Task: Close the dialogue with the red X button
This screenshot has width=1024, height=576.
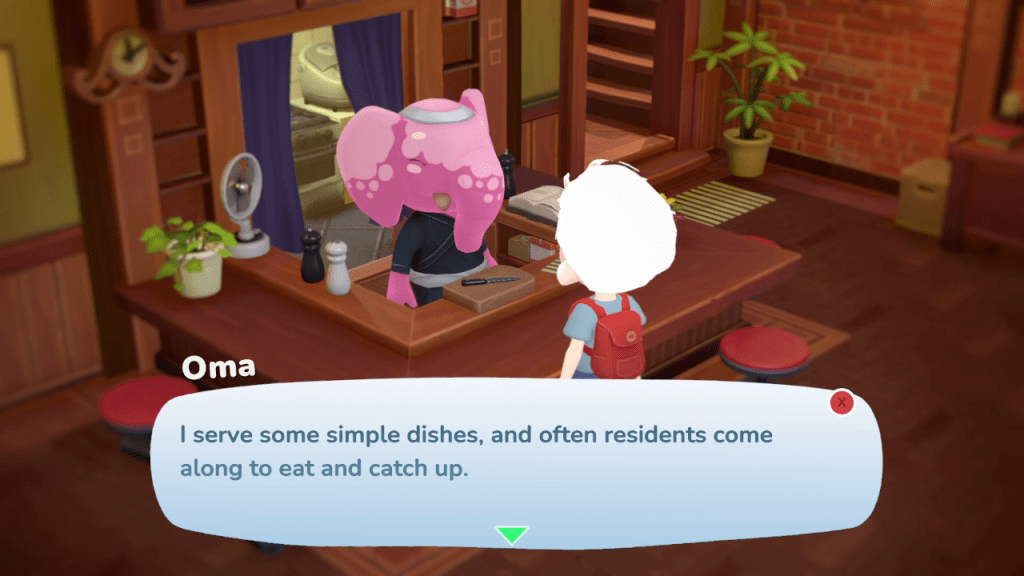Action: pos(842,402)
